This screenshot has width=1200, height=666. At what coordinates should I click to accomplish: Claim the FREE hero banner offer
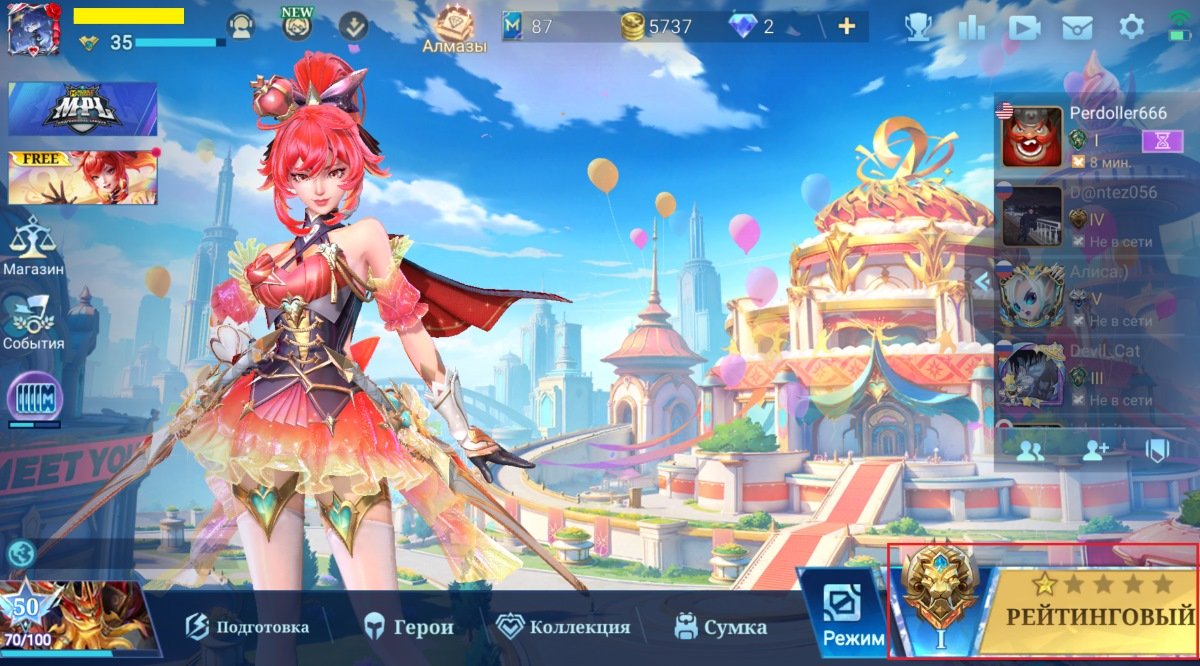(82, 177)
